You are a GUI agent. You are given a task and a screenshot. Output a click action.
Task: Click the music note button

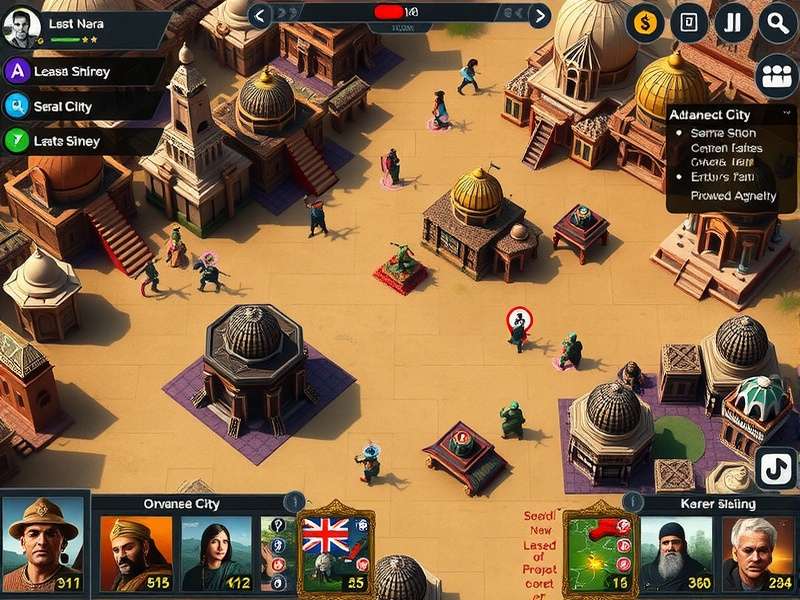773,468
